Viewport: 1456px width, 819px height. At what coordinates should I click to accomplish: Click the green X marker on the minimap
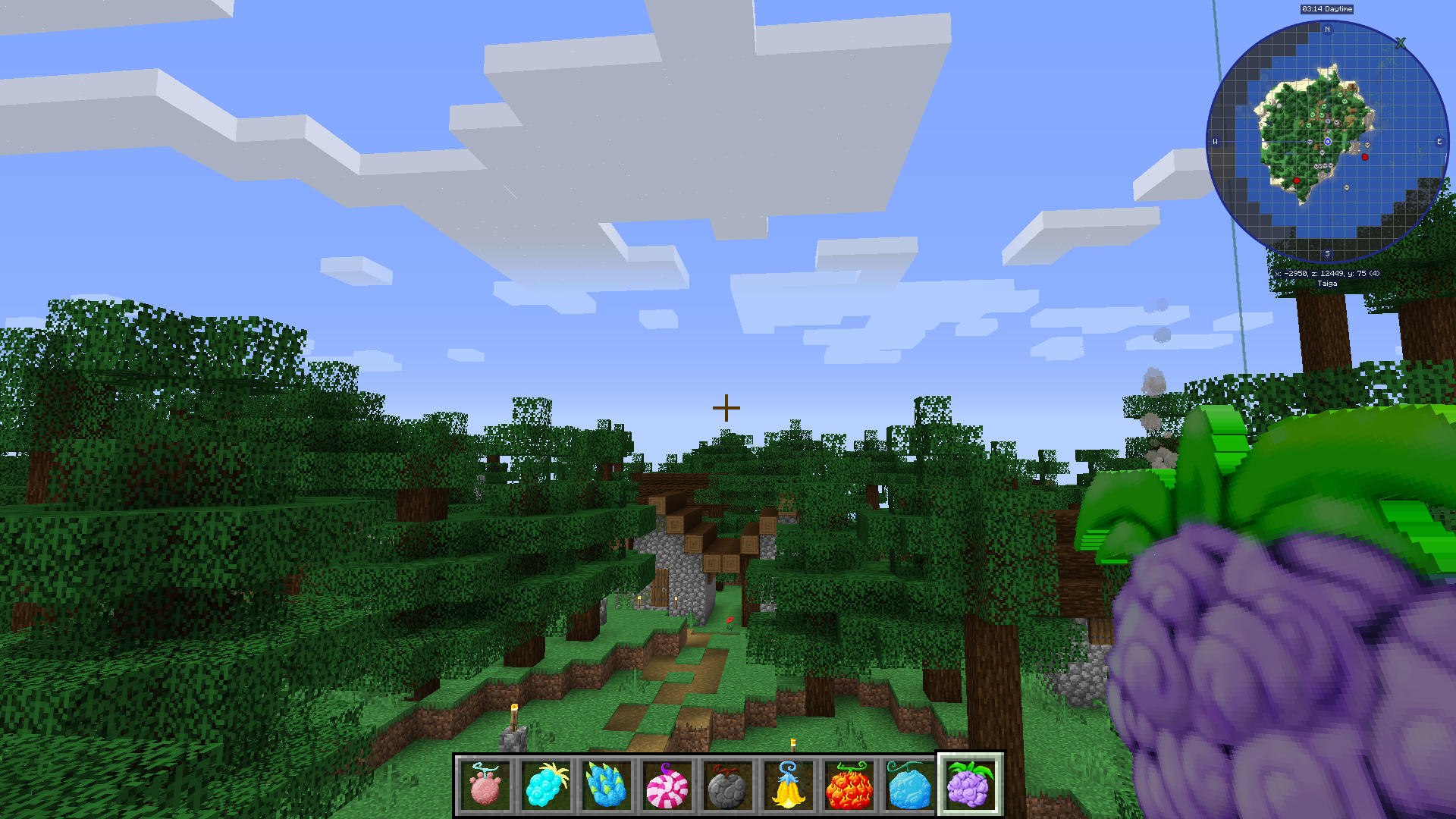click(x=1401, y=43)
